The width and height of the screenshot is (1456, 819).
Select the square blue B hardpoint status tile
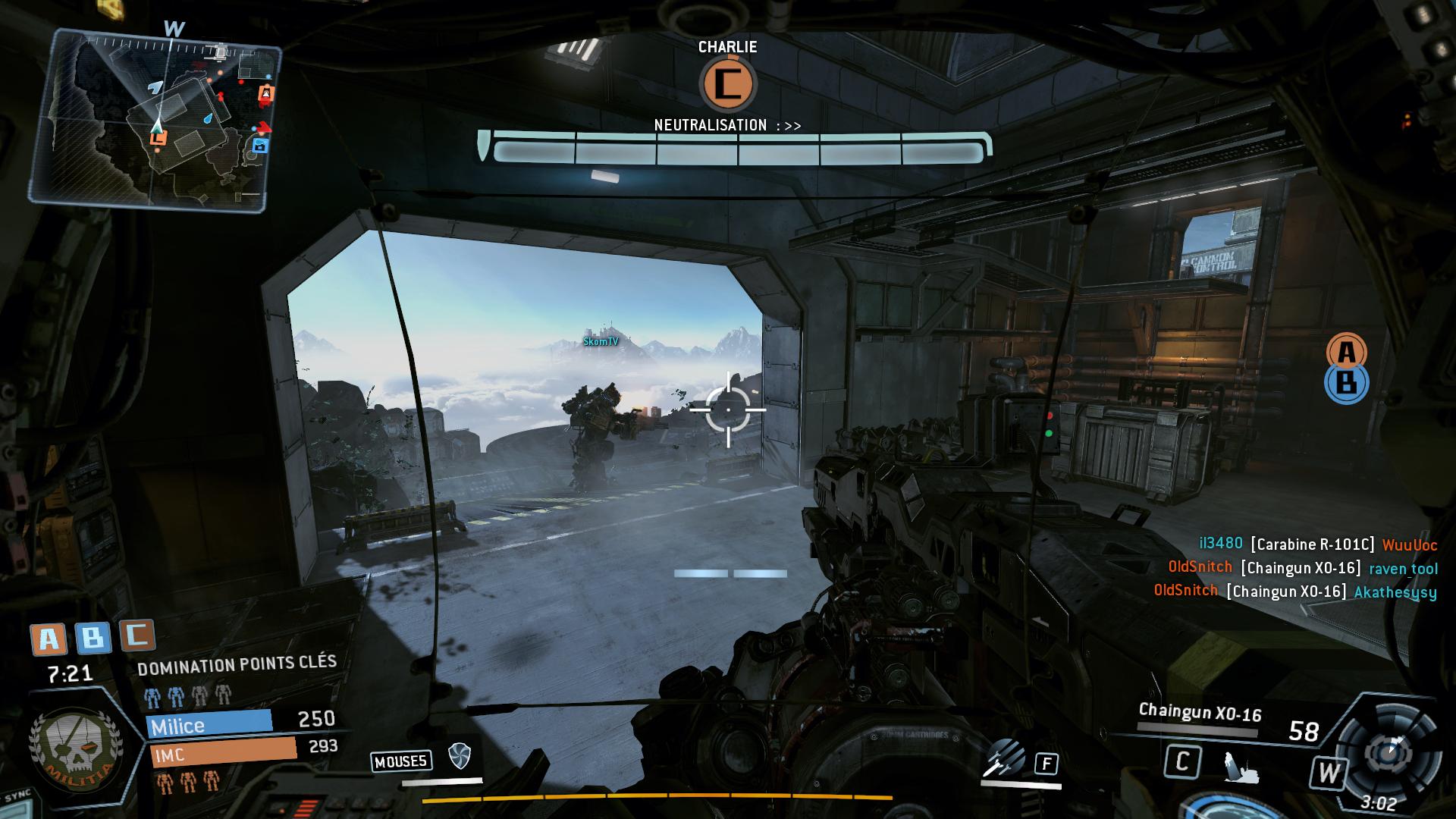[93, 638]
